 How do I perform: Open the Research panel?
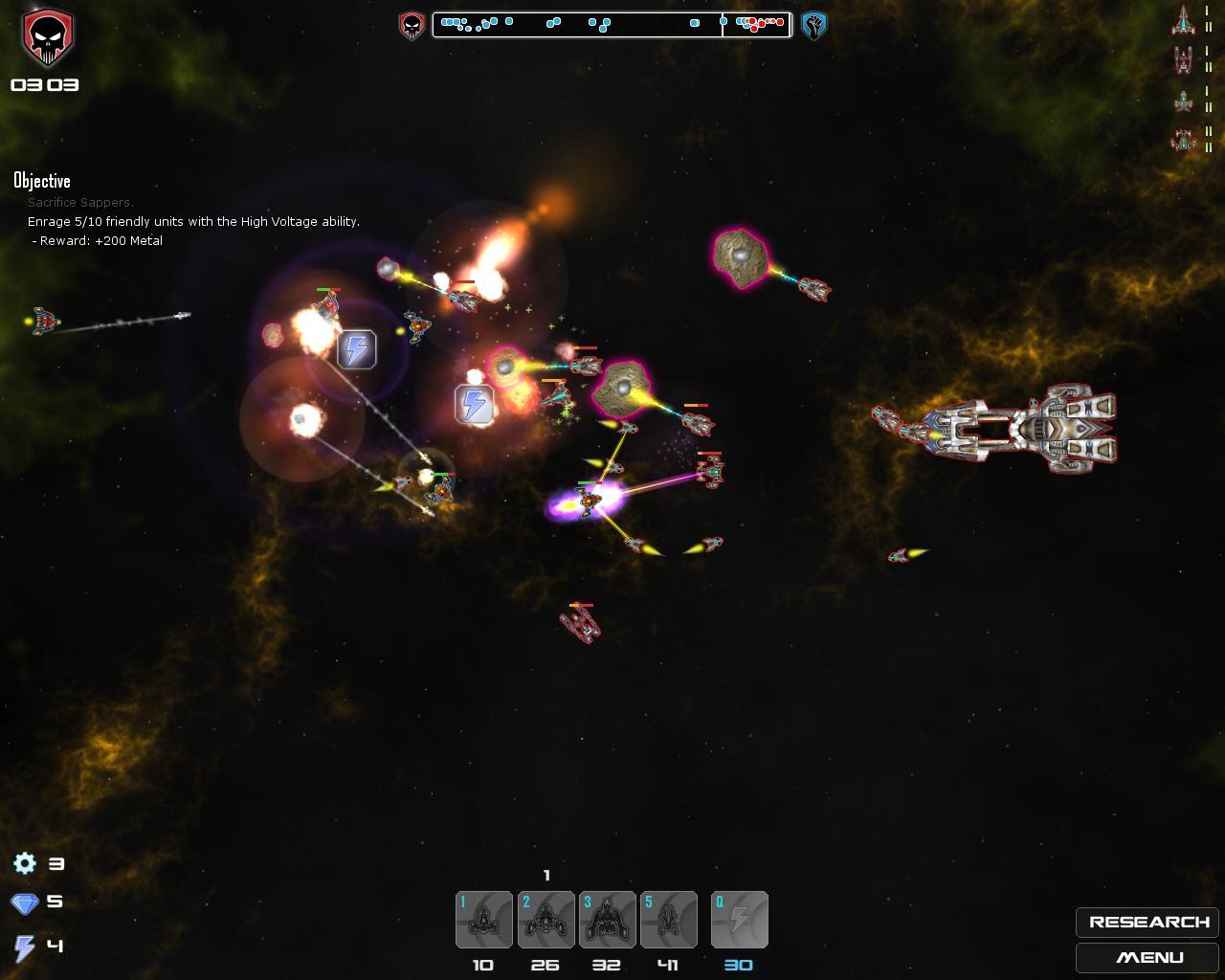[x=1147, y=922]
